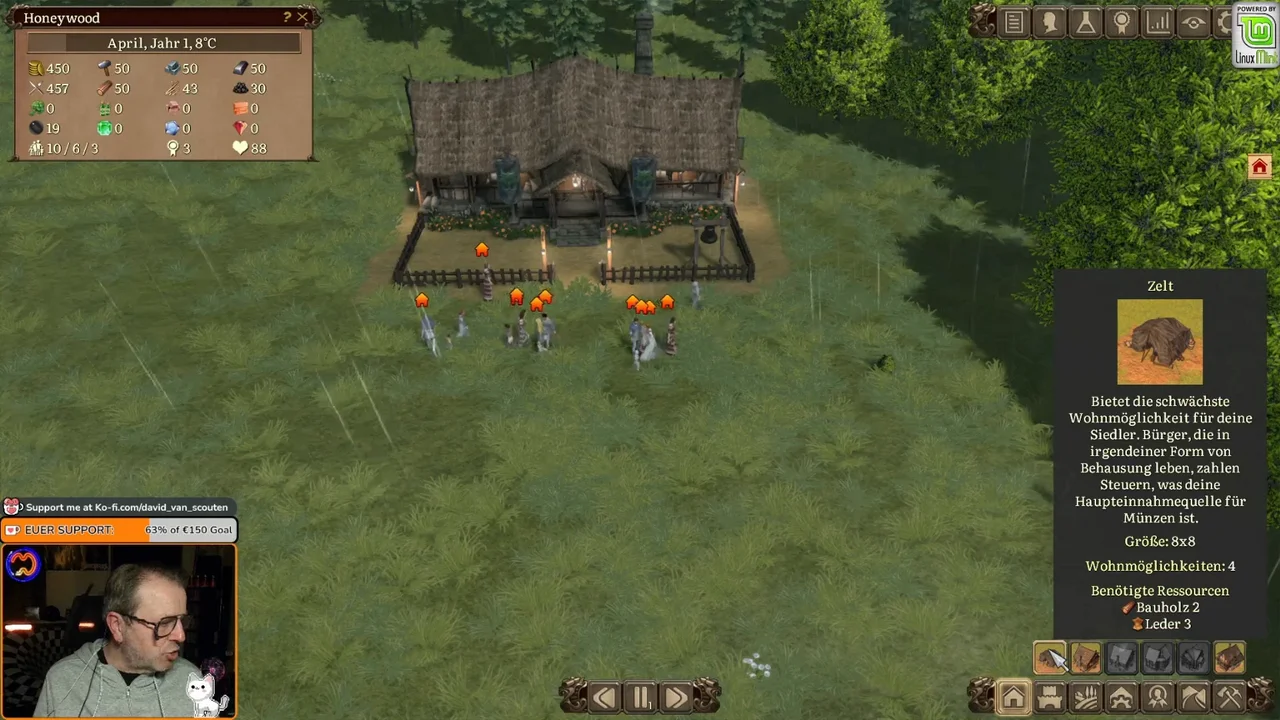Open the person-ribbon build category

pos(1158,697)
